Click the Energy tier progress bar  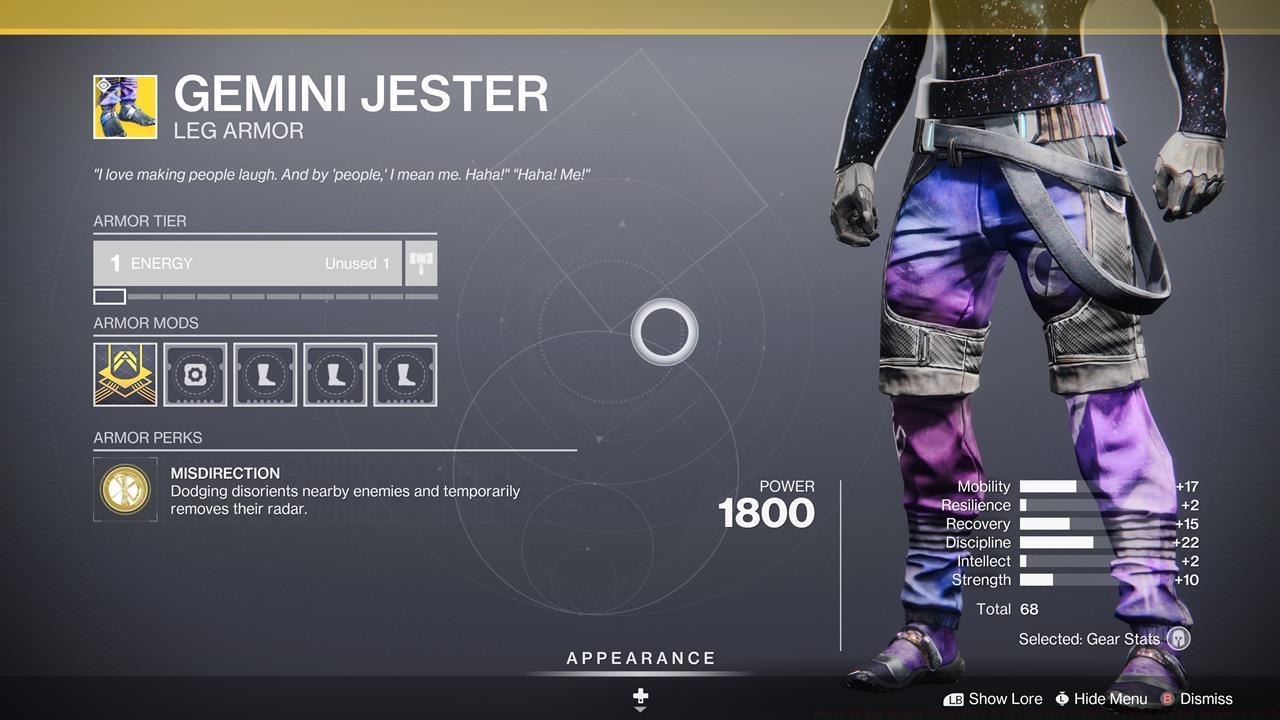[265, 296]
